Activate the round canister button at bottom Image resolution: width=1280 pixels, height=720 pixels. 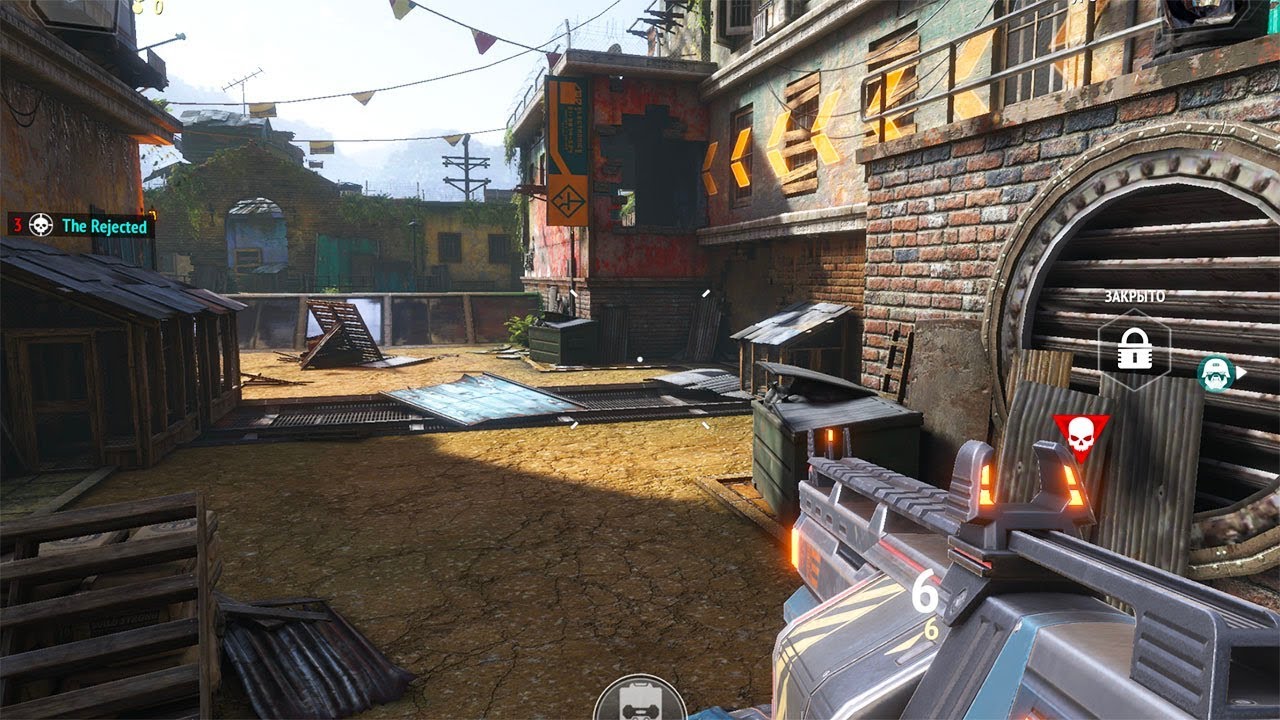(x=639, y=700)
